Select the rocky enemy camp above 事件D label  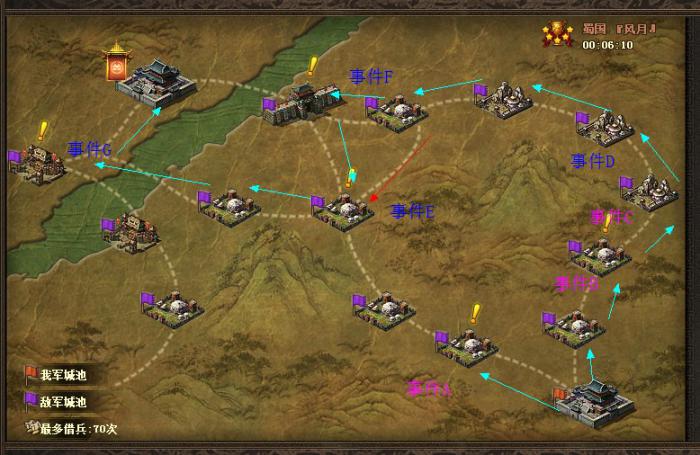[608, 128]
